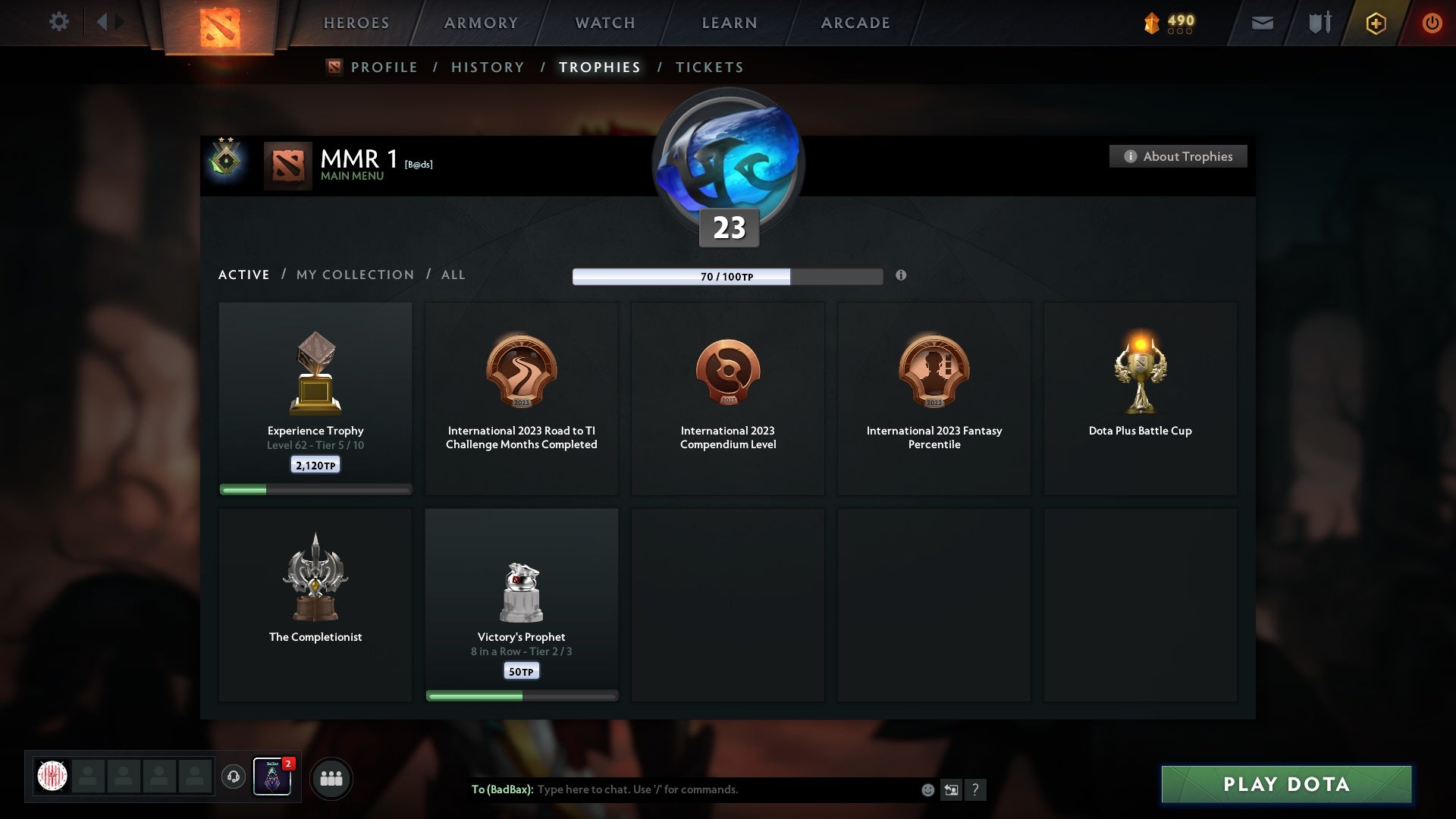The height and width of the screenshot is (819, 1456).
Task: Go to the ARCADE menu item
Action: pos(855,23)
